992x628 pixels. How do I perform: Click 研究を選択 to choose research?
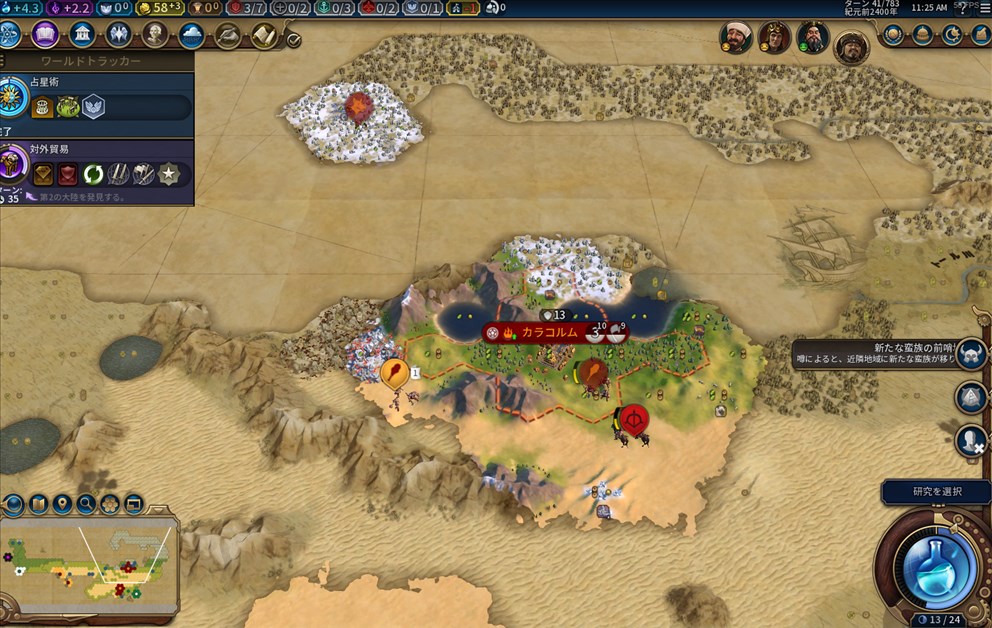[936, 491]
